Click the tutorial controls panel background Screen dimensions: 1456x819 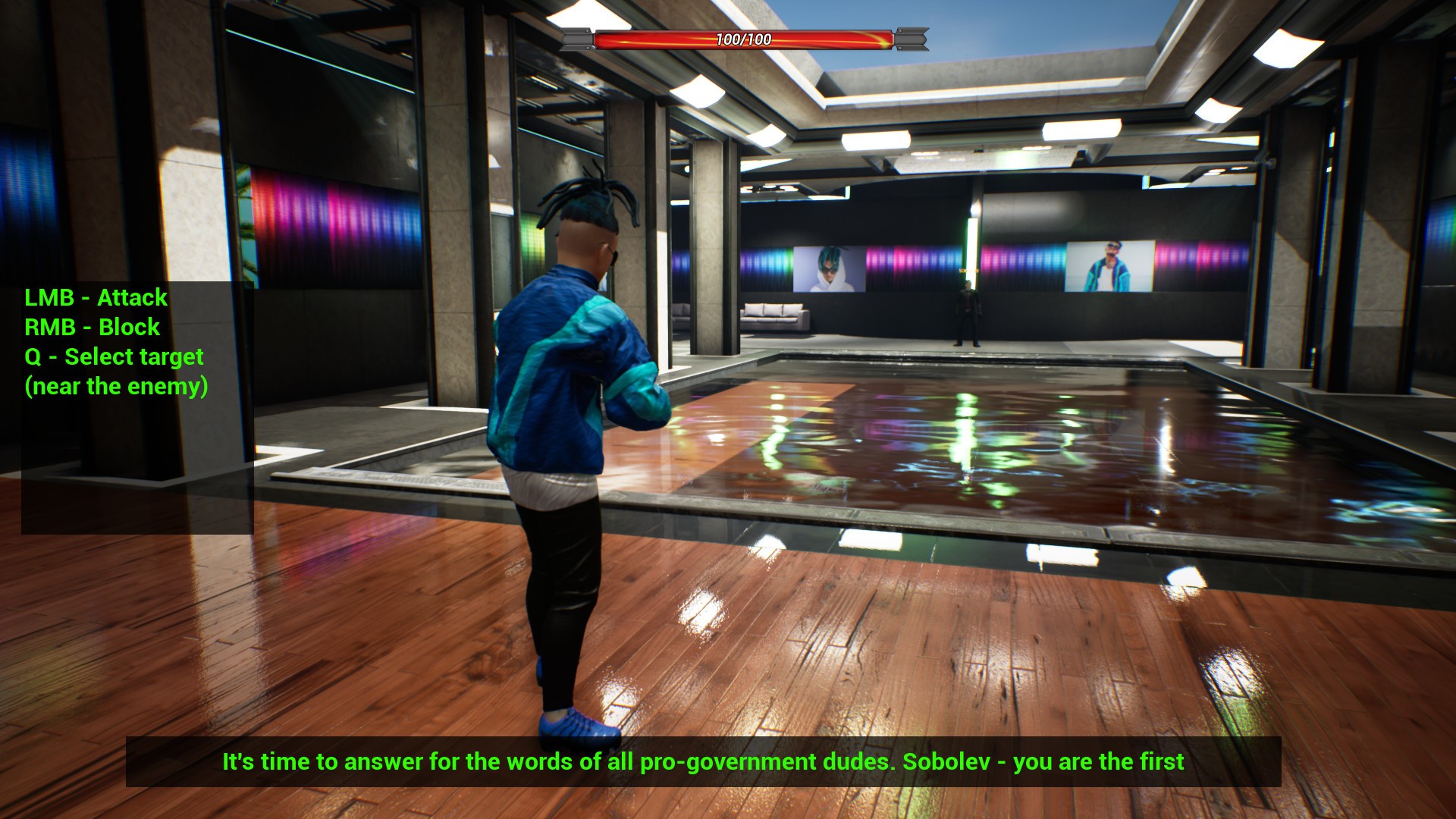[x=136, y=470]
